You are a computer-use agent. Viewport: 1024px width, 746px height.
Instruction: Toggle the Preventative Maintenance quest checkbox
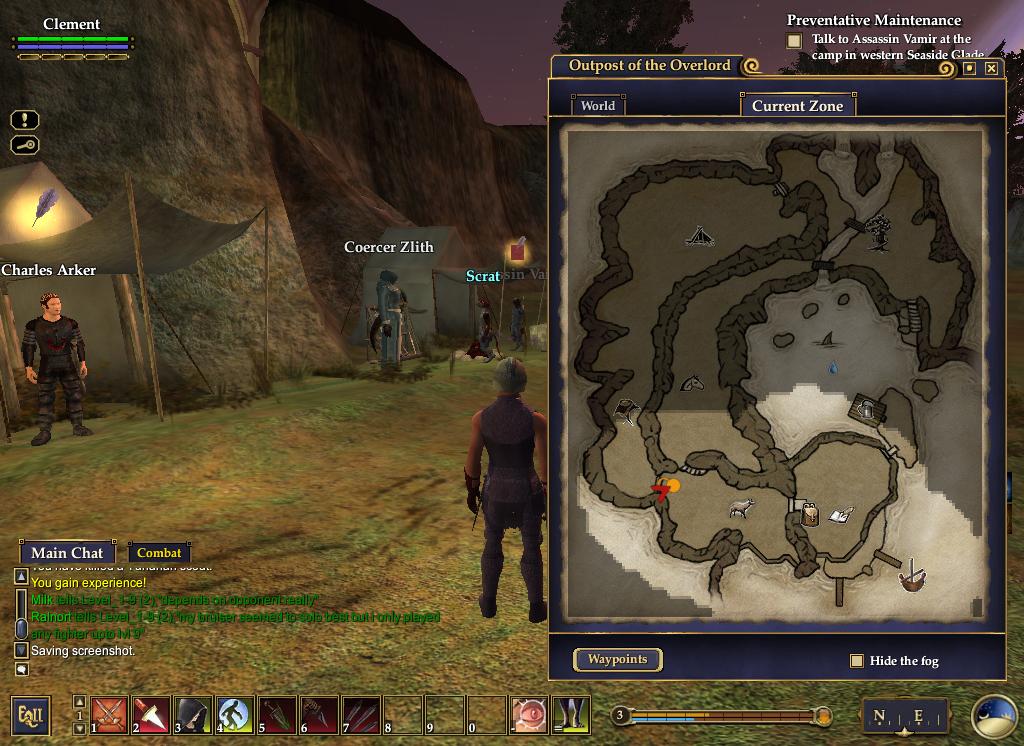pos(794,41)
